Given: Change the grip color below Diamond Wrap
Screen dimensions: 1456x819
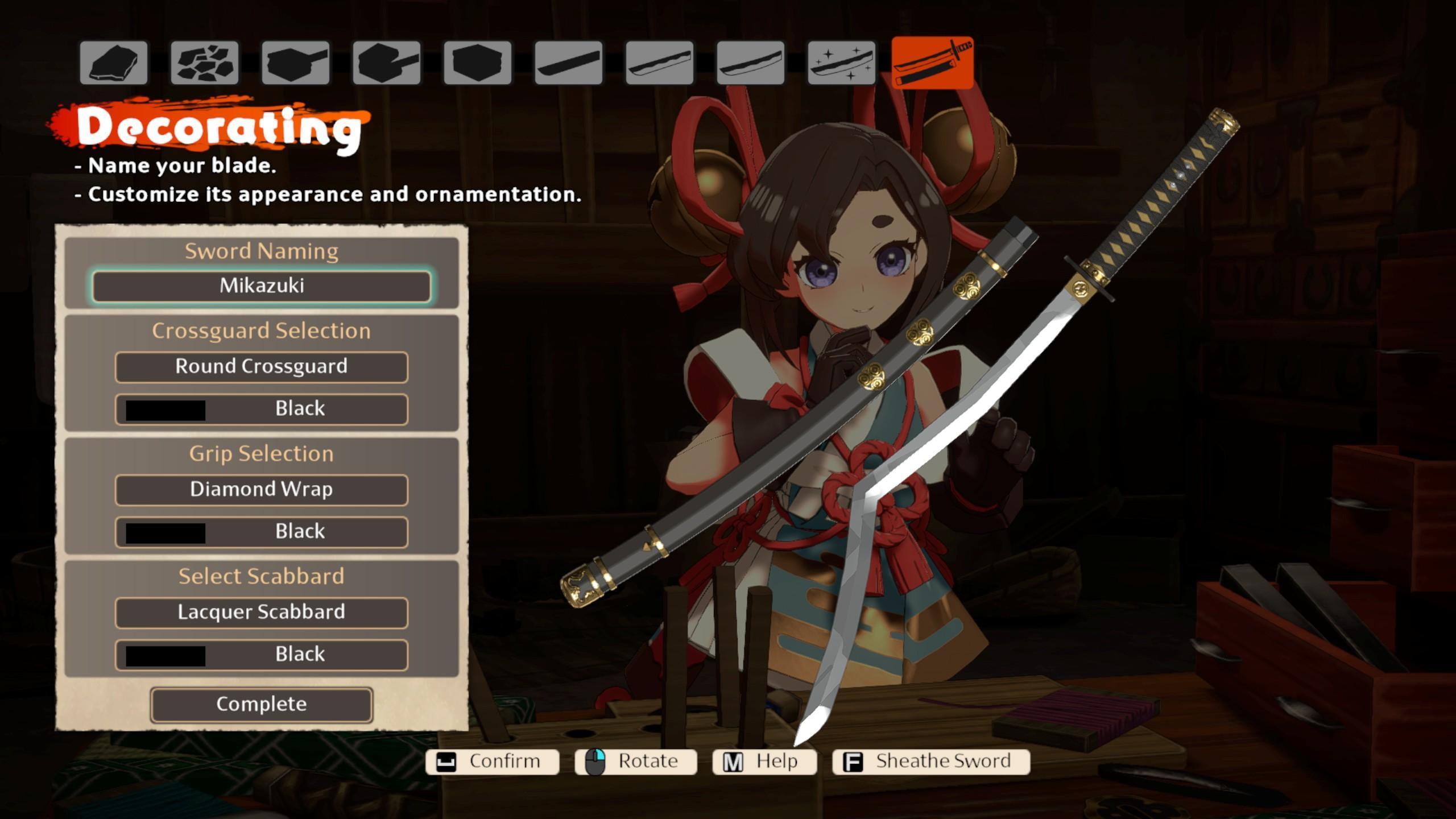Looking at the screenshot, I should pyautogui.click(x=262, y=532).
